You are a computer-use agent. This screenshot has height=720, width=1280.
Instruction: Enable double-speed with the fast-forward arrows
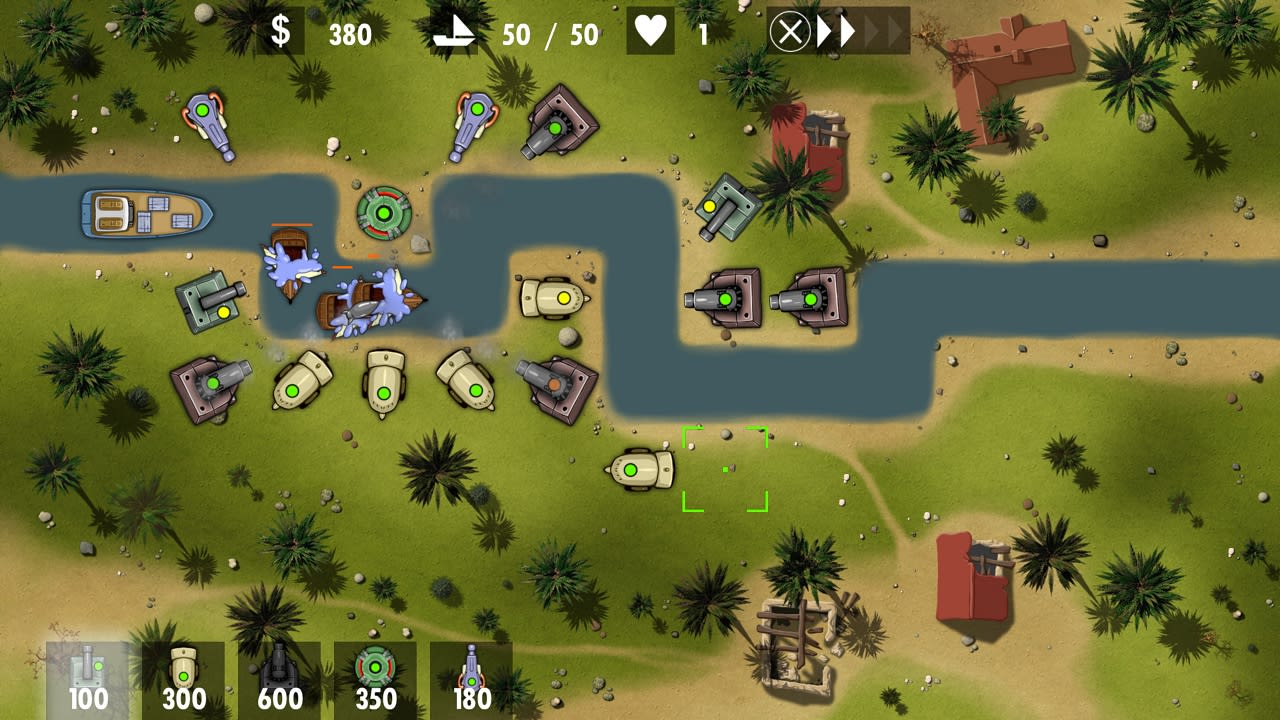[836, 31]
